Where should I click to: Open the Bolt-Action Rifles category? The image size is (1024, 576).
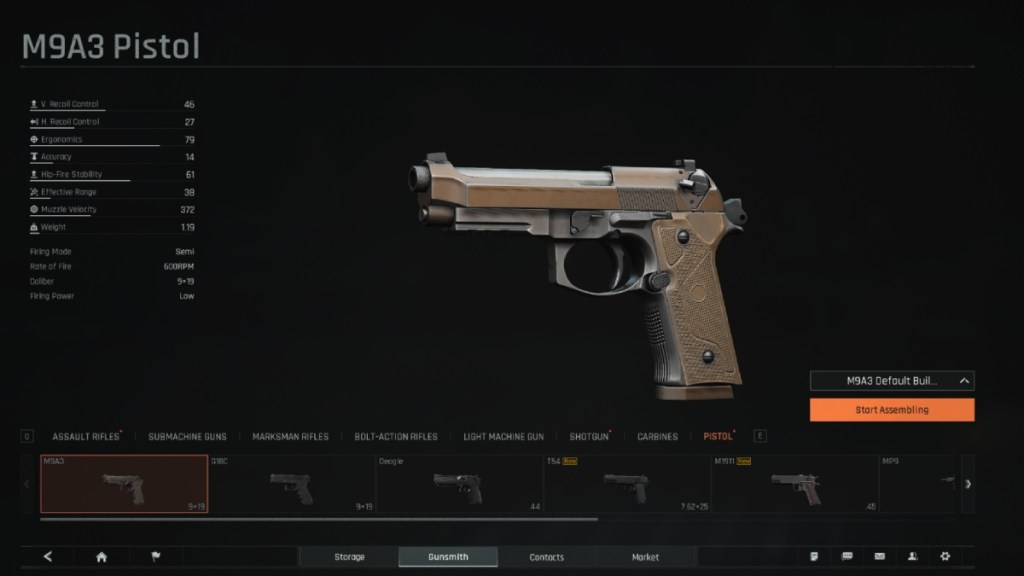click(396, 437)
